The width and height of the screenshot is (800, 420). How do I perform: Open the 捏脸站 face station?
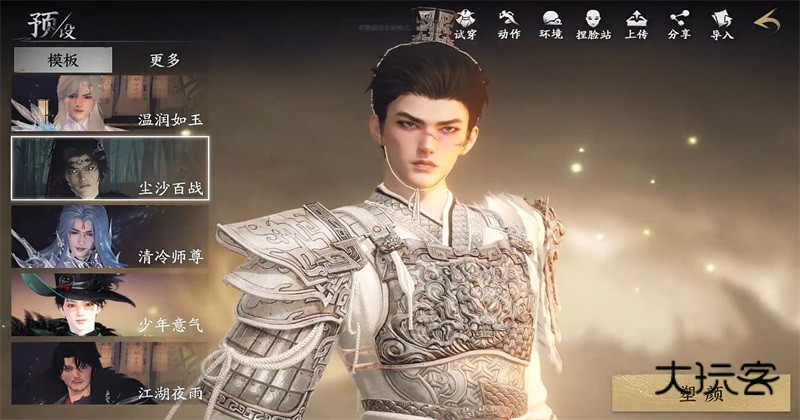point(593,24)
